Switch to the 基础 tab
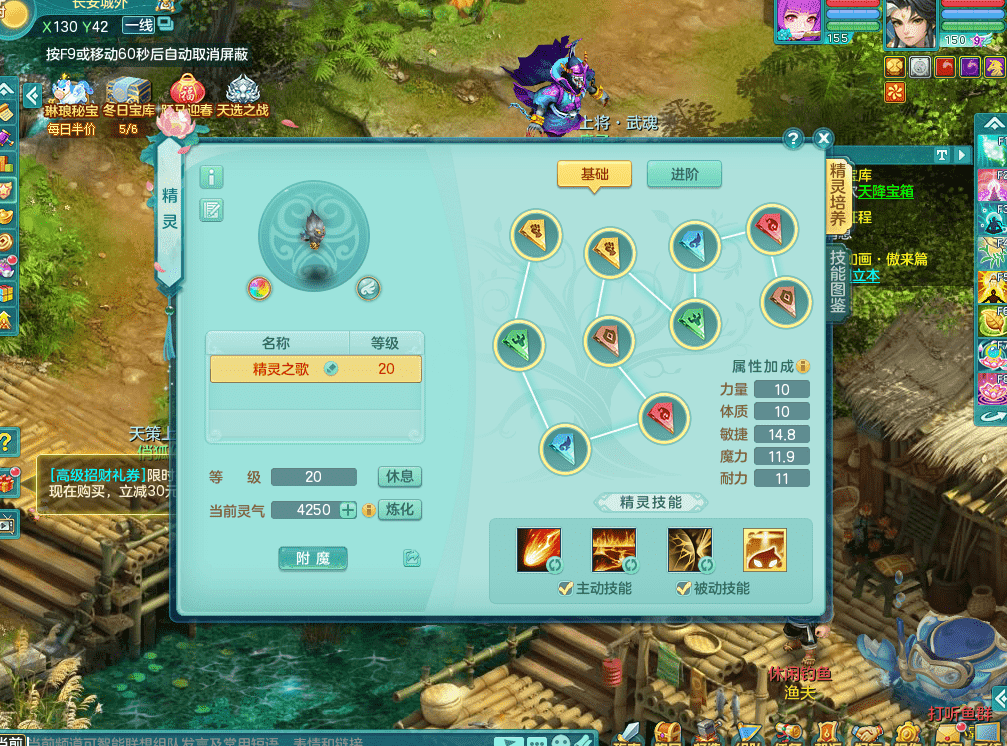1007x746 pixels. tap(594, 174)
